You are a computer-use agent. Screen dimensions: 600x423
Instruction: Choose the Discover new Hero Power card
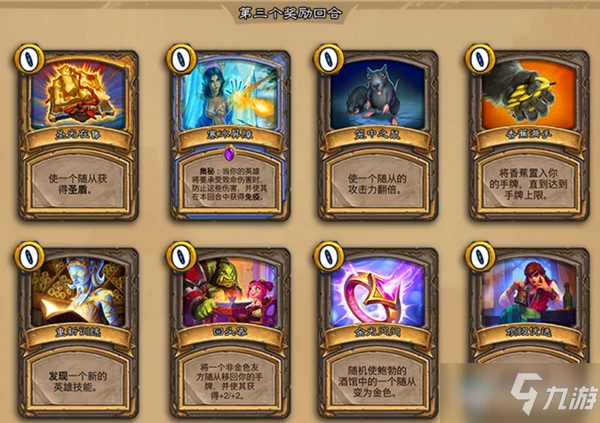tap(77, 335)
